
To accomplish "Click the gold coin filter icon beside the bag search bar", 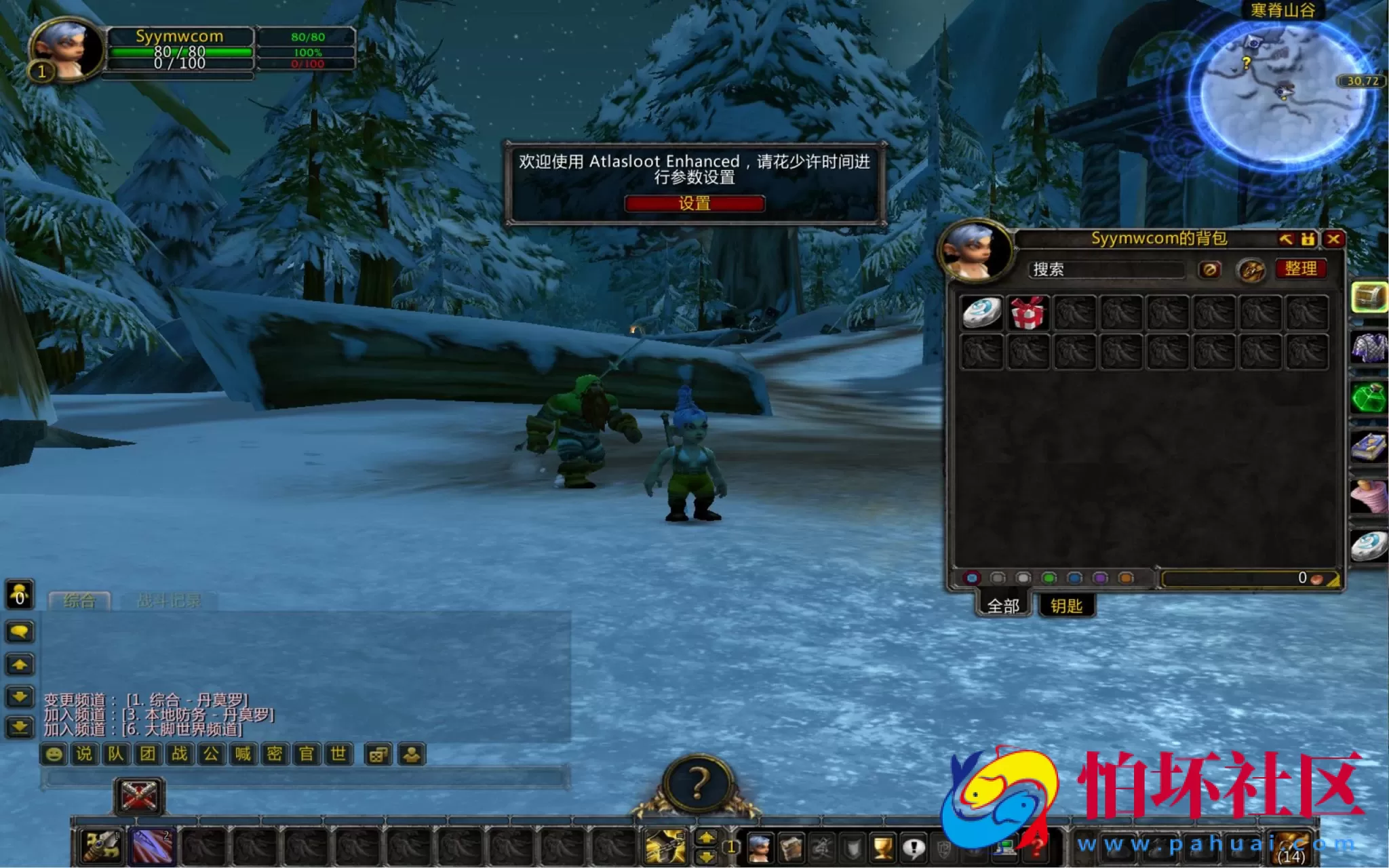I will (x=1250, y=271).
